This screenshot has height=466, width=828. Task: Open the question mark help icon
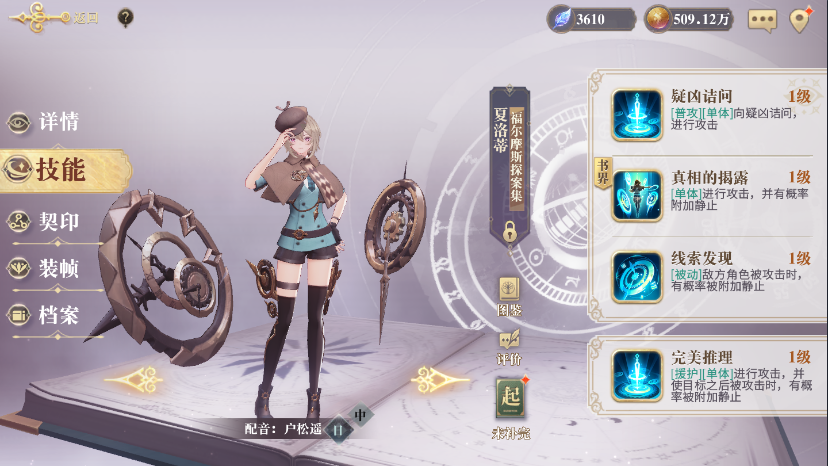pyautogui.click(x=125, y=17)
